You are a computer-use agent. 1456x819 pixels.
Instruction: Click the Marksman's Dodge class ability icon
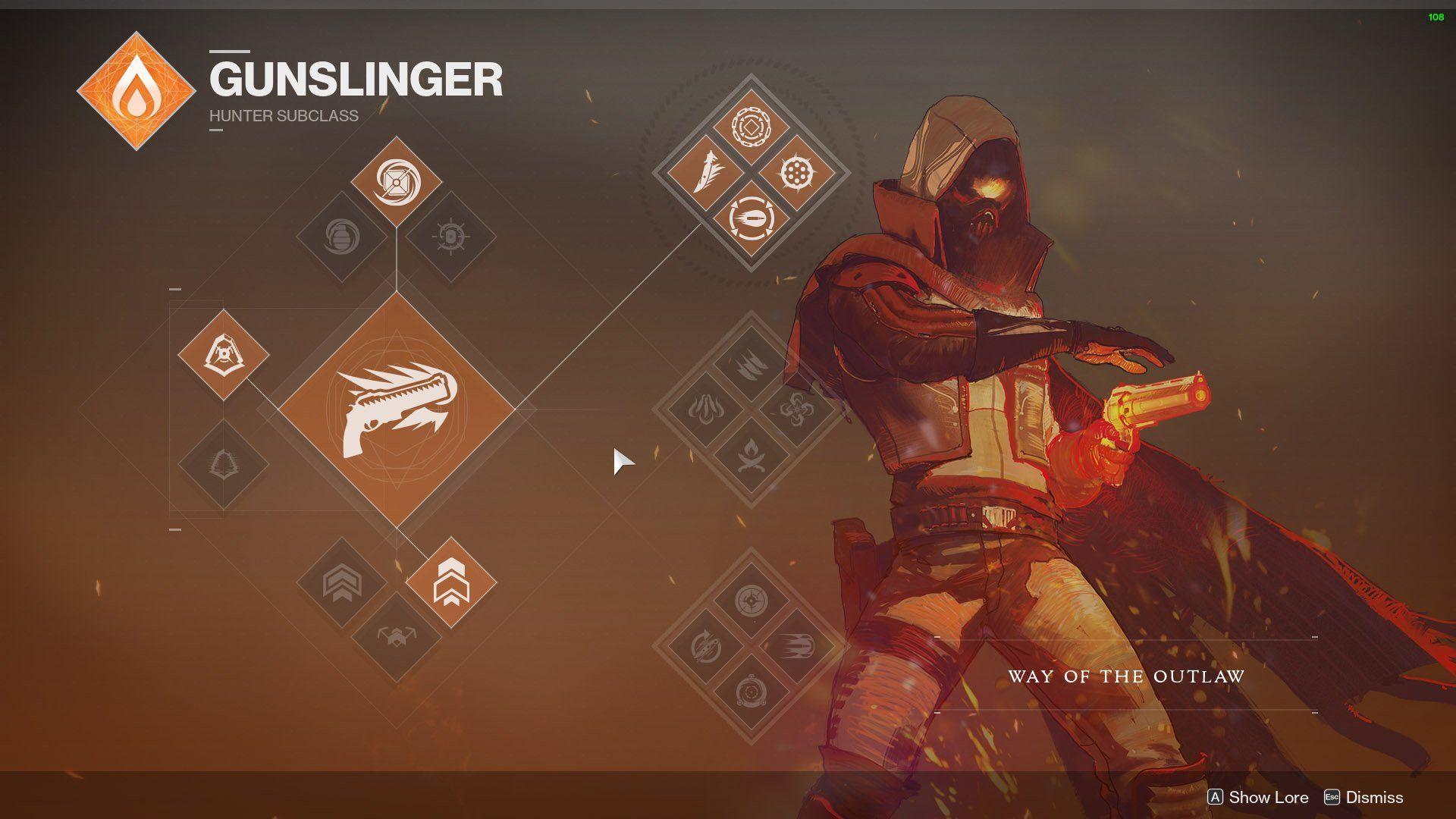click(x=224, y=353)
